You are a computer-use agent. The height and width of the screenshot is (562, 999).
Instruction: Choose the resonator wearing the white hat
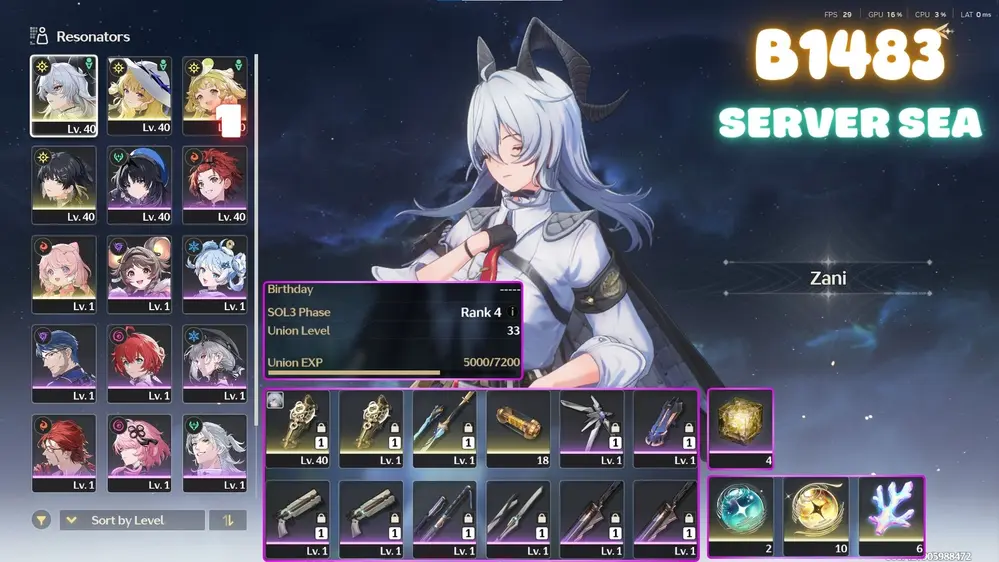(x=139, y=95)
